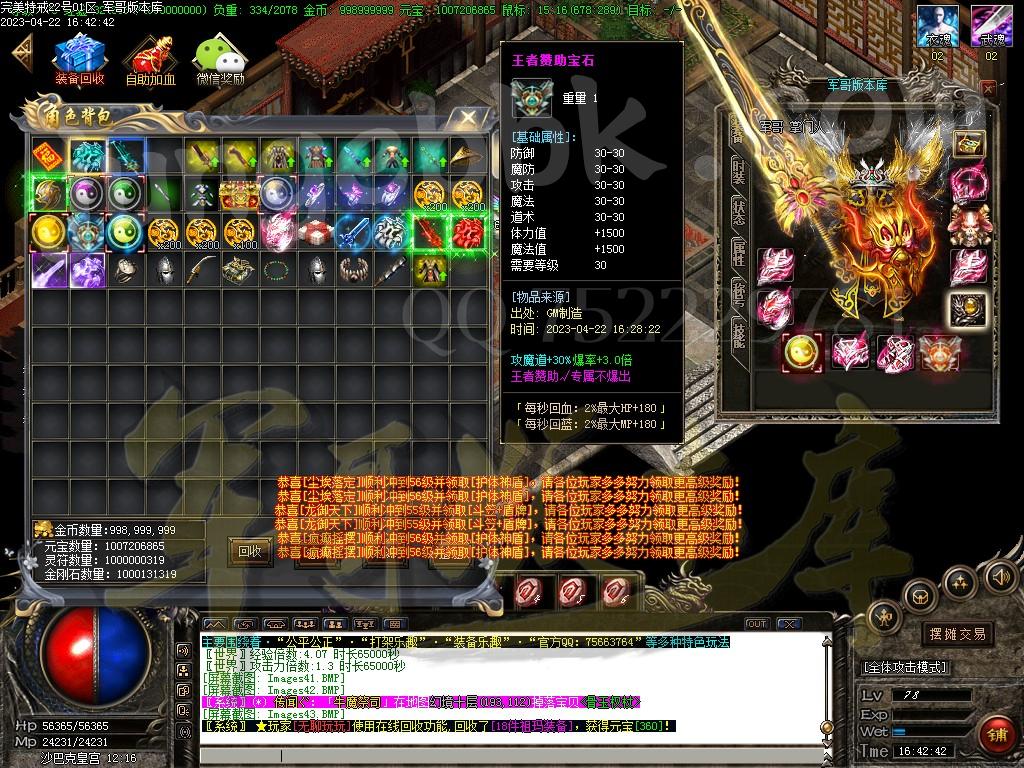Click the 回收 recycle button in the bag
The width and height of the screenshot is (1024, 768).
pyautogui.click(x=249, y=550)
